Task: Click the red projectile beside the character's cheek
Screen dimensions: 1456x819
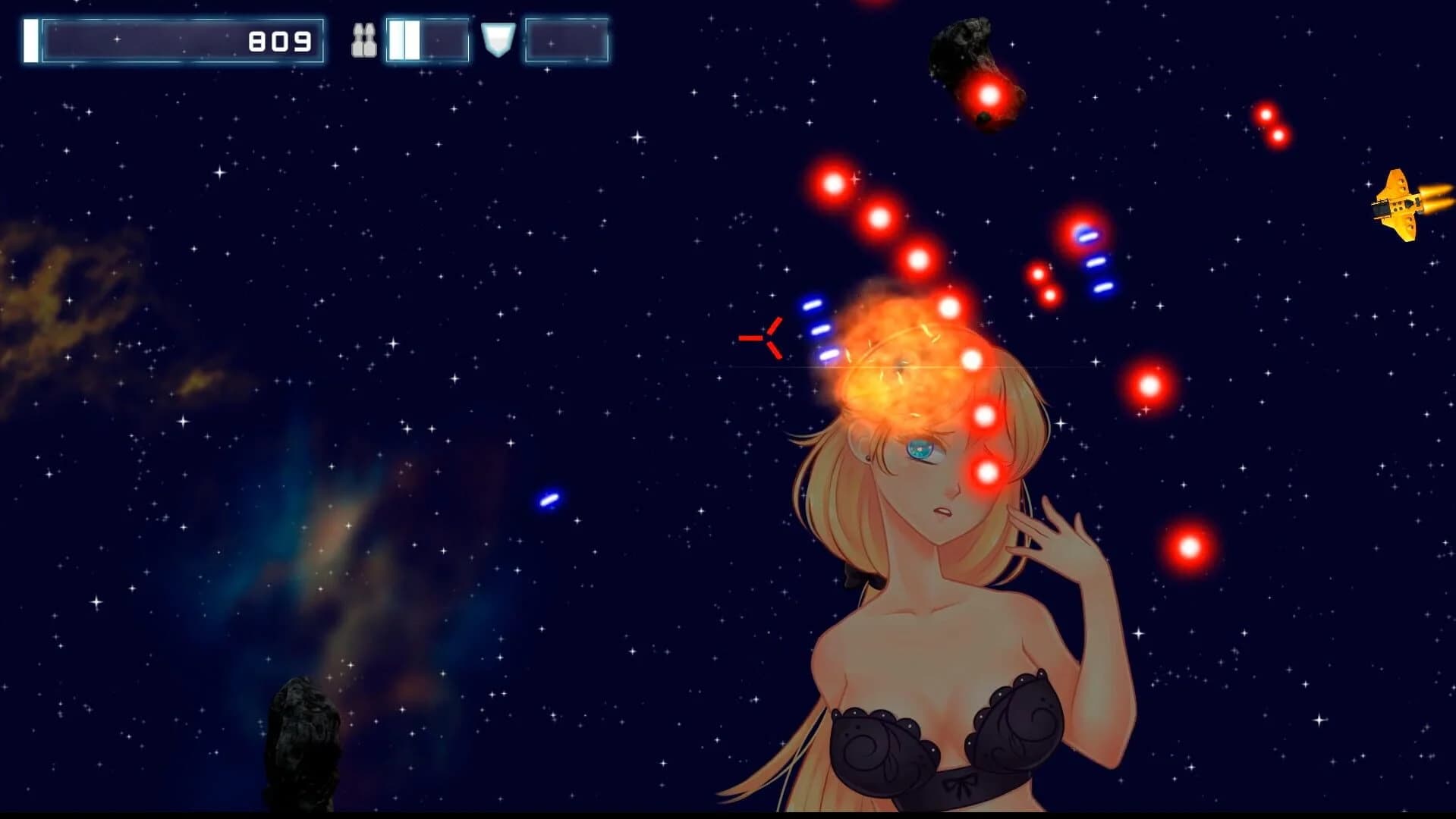Action: coord(986,470)
